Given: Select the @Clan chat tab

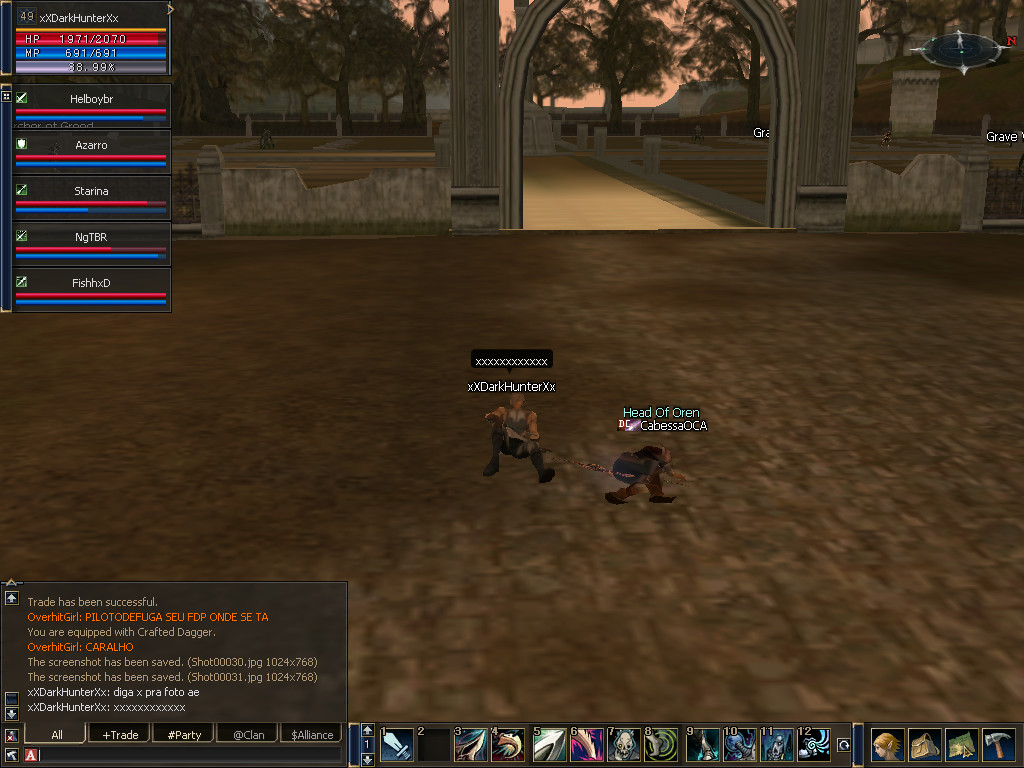Looking at the screenshot, I should (248, 735).
